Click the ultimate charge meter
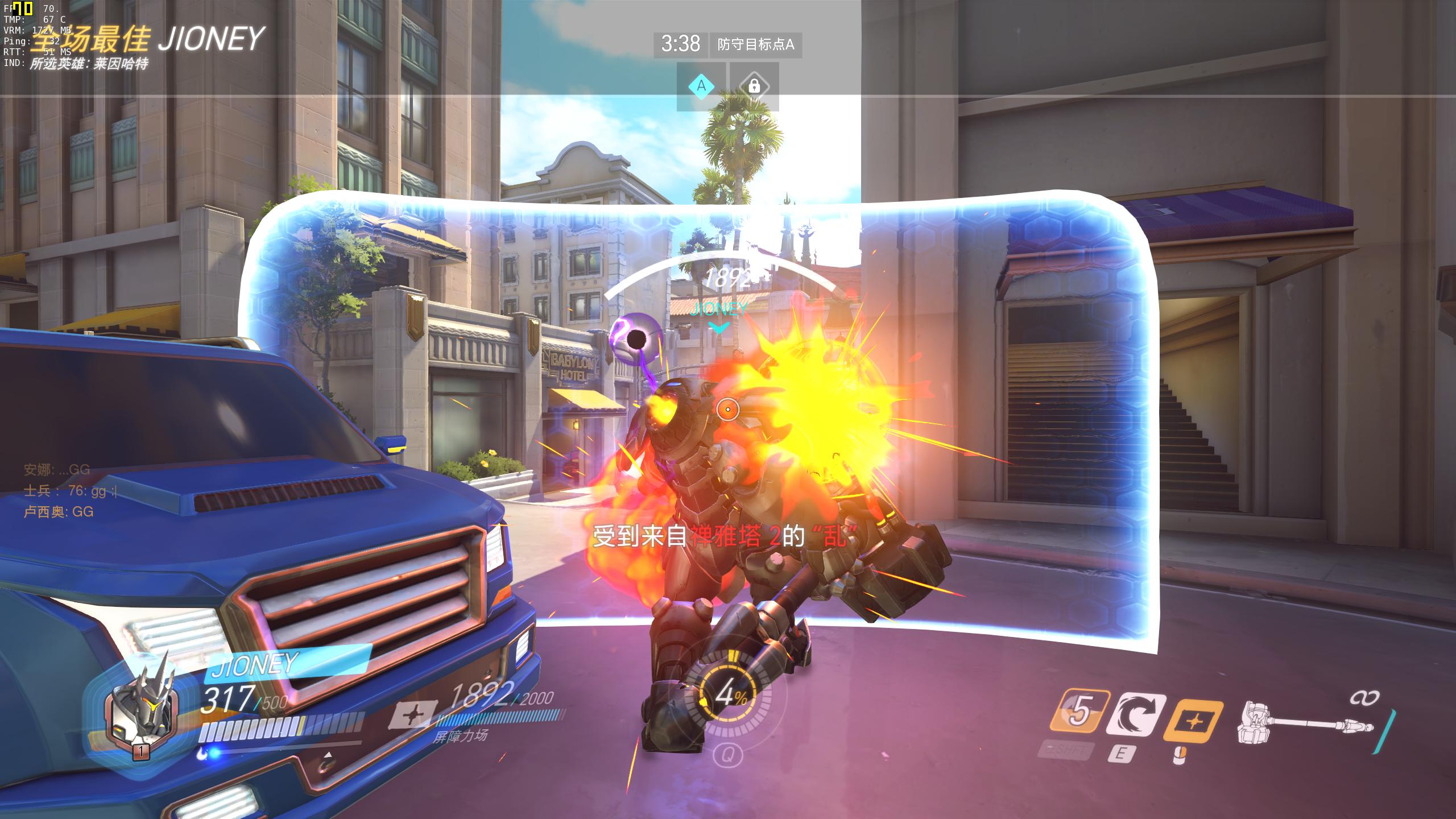Image resolution: width=1456 pixels, height=819 pixels. coord(727,694)
